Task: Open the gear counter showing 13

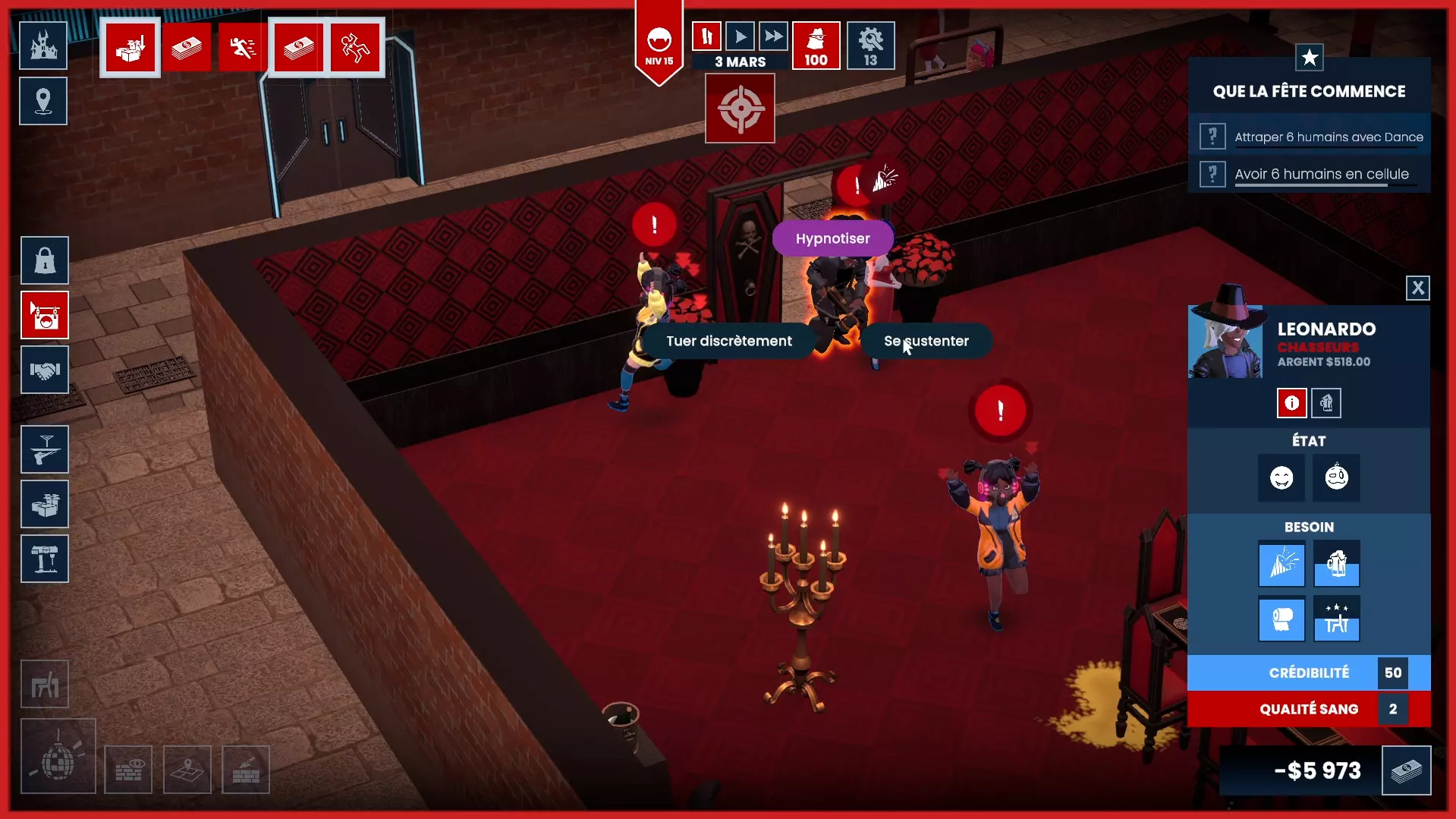Action: [870, 46]
